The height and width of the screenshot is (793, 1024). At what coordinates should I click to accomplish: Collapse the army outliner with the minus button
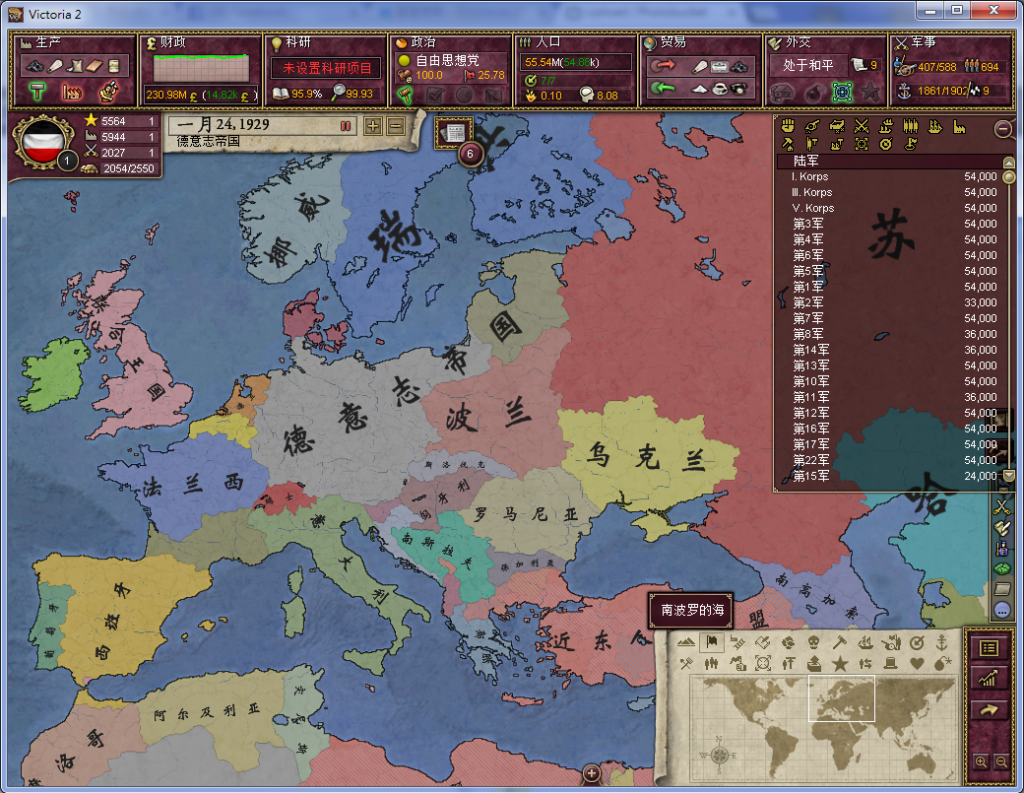(1002, 129)
